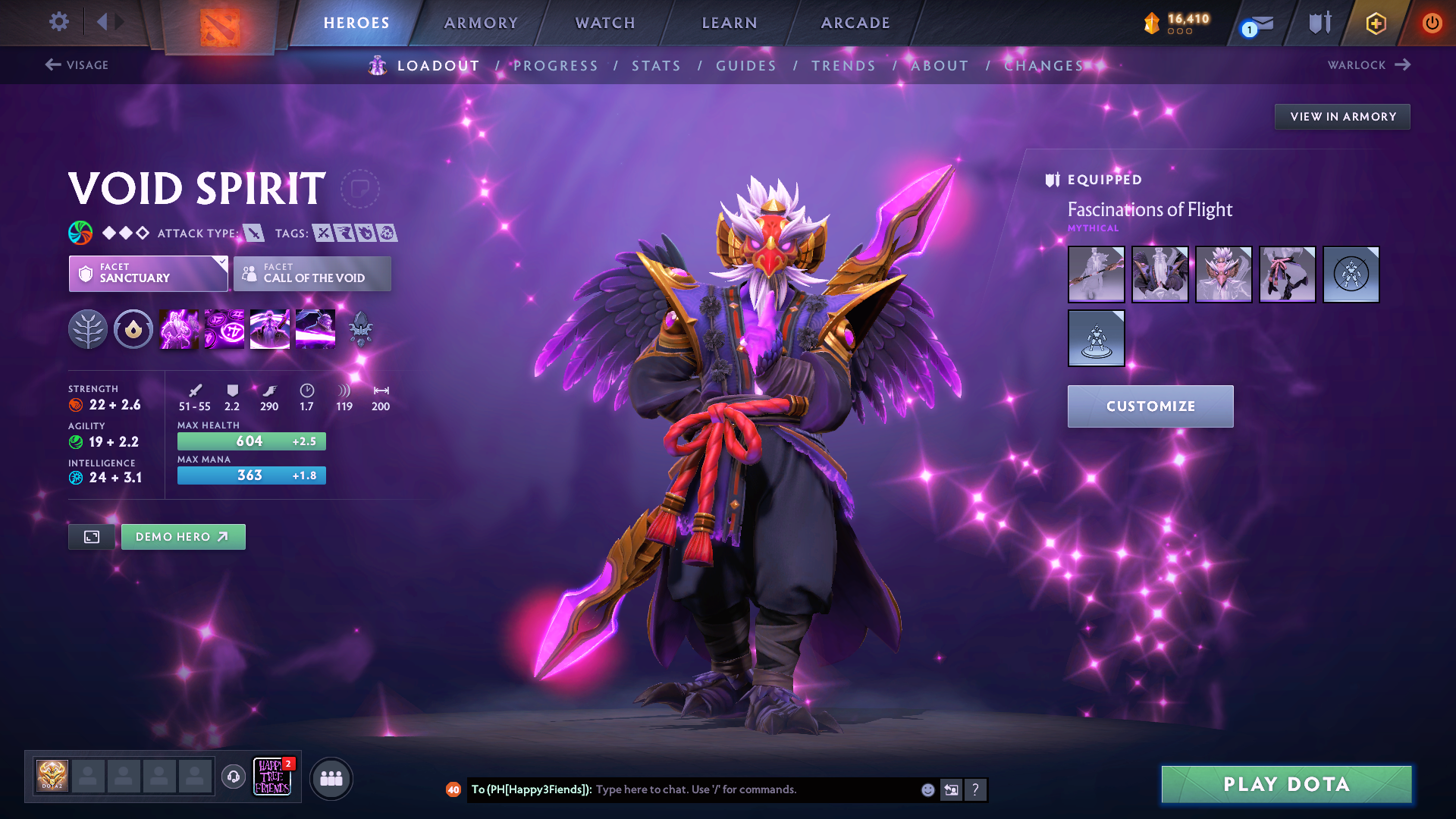The width and height of the screenshot is (1456, 819).
Task: Click the Aghanim's upgrade icon beside abilities
Action: pos(360,328)
